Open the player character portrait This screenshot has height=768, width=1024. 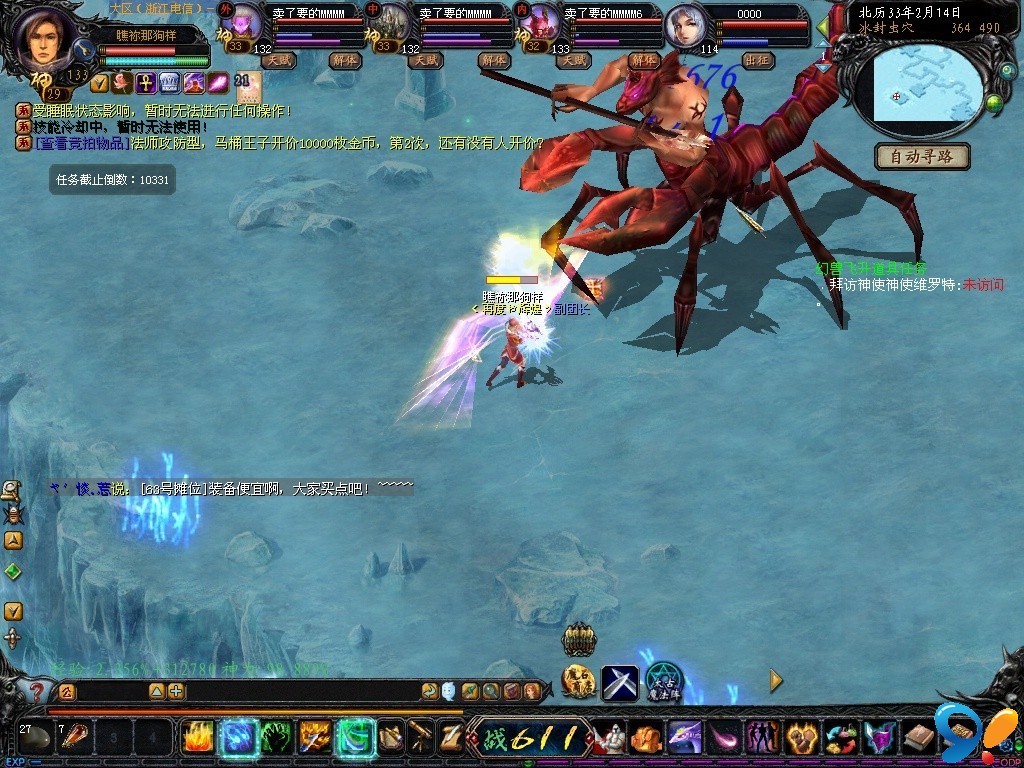[43, 36]
